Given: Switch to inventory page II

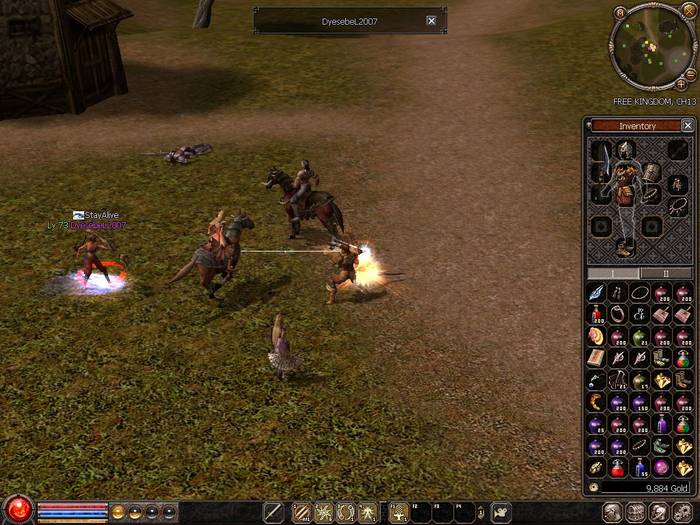Looking at the screenshot, I should pyautogui.click(x=665, y=273).
